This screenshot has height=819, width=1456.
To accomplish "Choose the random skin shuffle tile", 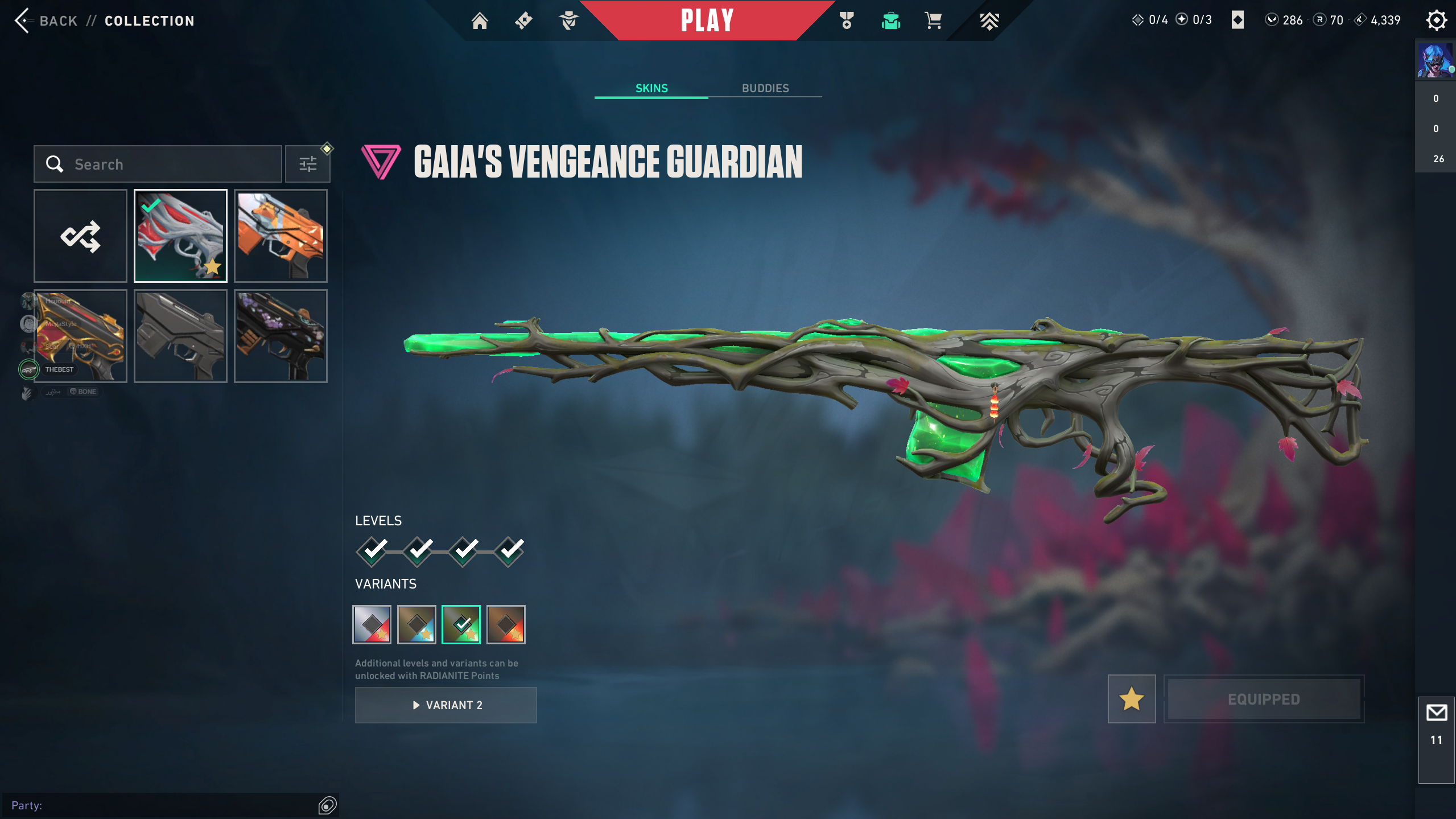I will [80, 236].
